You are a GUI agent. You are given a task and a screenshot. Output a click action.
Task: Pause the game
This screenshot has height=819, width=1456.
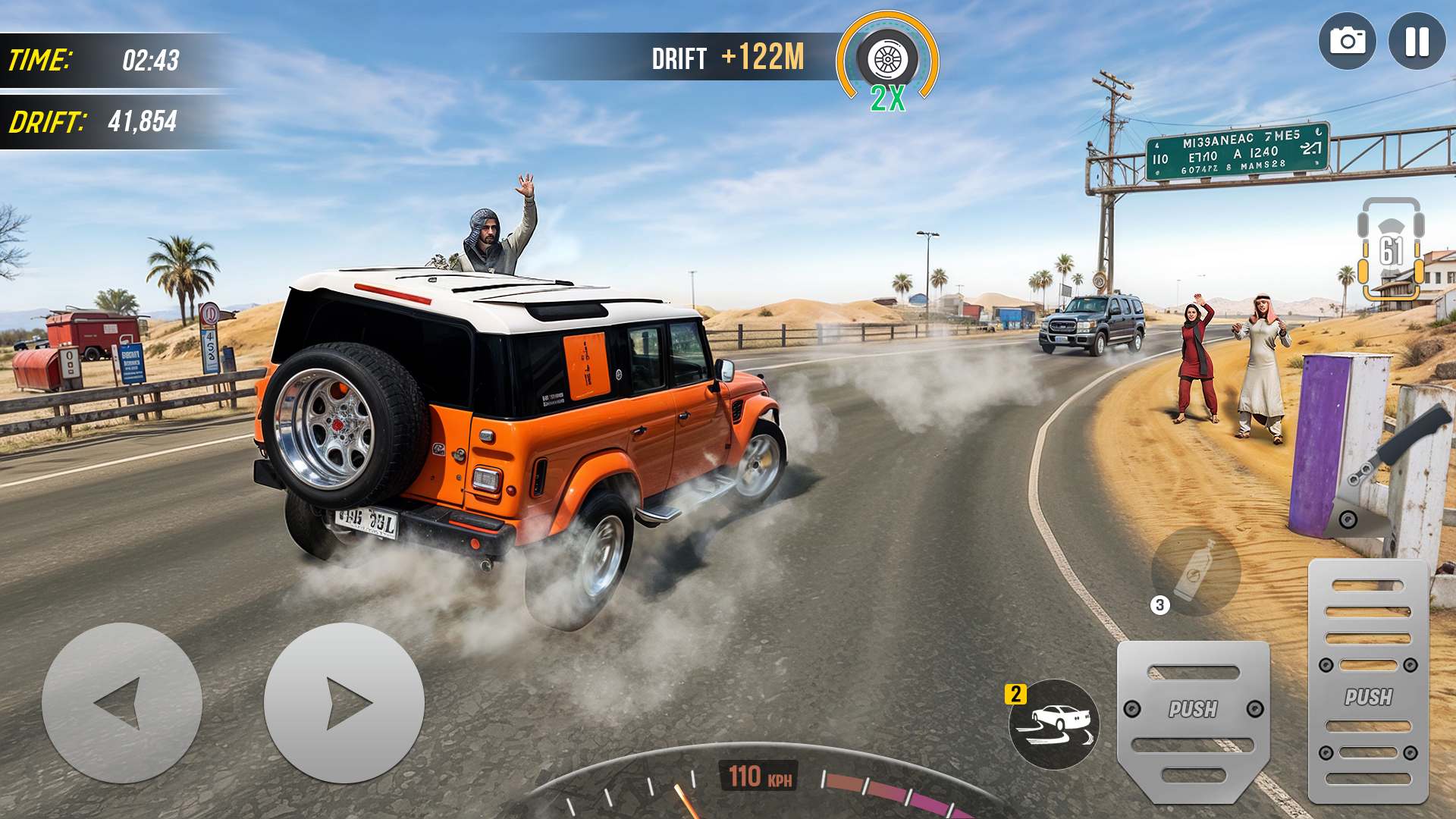coord(1417,42)
